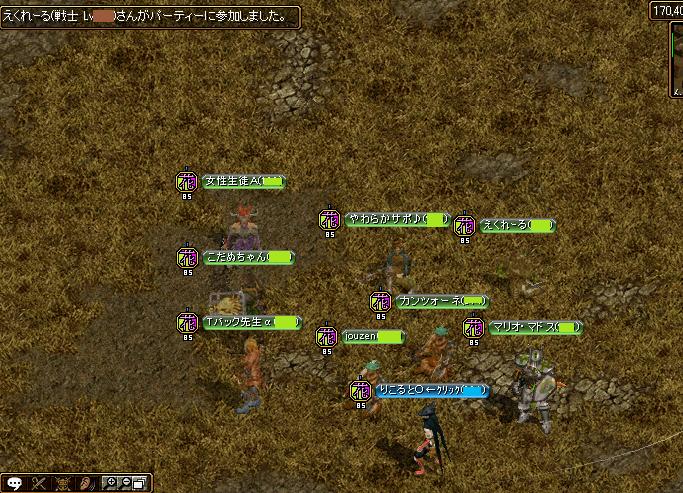Click the crossed tools icon in the toolbar
683x493 pixels.
pos(40,484)
